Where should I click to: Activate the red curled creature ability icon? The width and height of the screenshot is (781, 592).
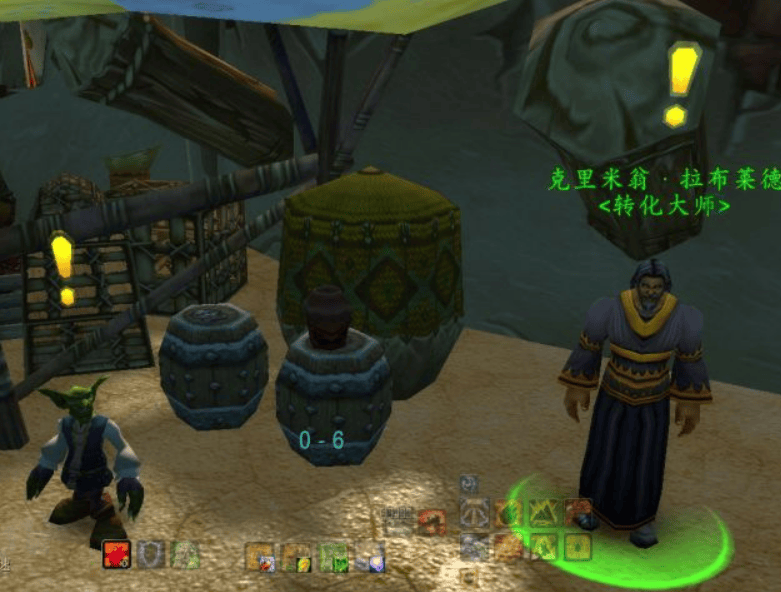(x=432, y=520)
